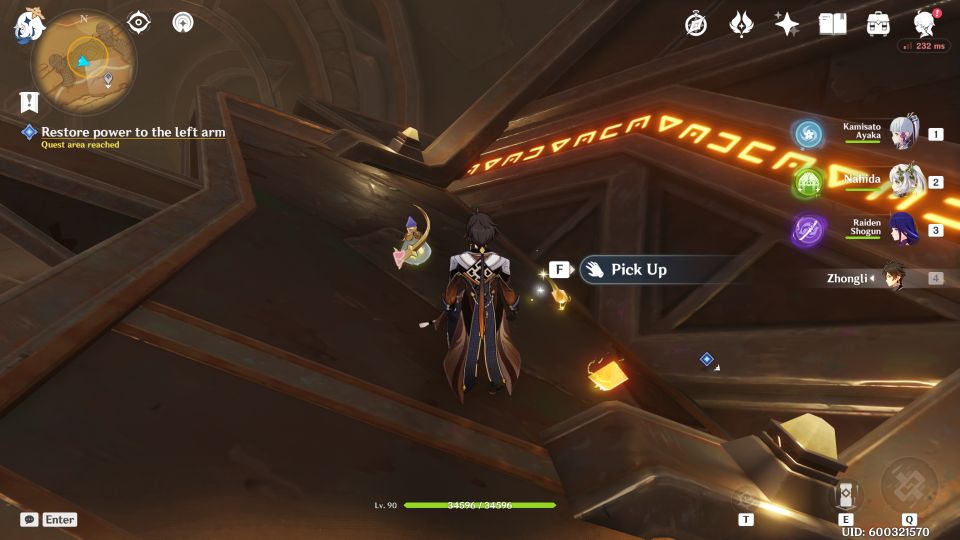Image resolution: width=960 pixels, height=540 pixels.
Task: Open the chat box speech bubble
Action: coord(30,519)
